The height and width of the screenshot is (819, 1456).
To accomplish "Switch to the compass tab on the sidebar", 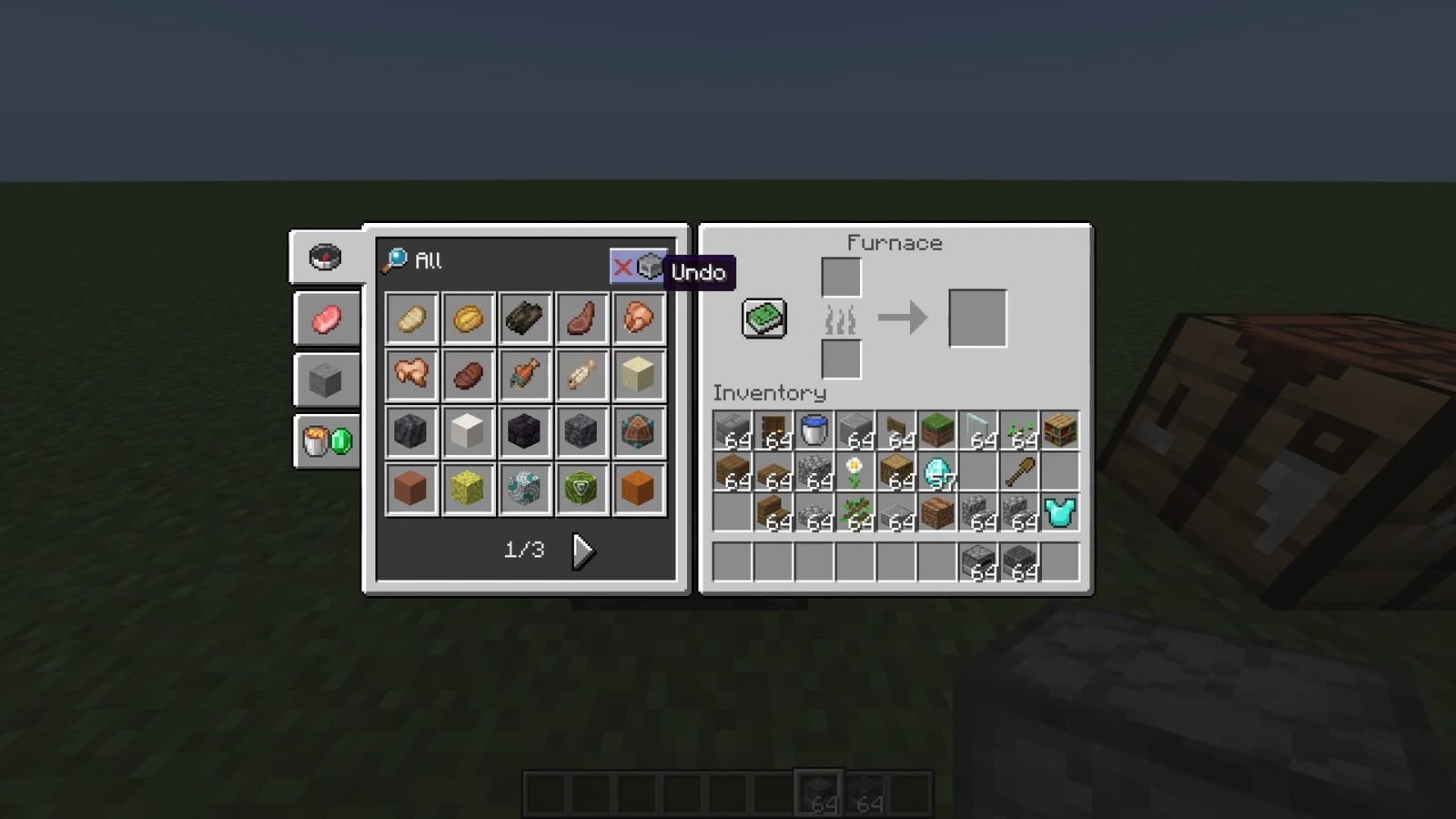I will point(326,258).
